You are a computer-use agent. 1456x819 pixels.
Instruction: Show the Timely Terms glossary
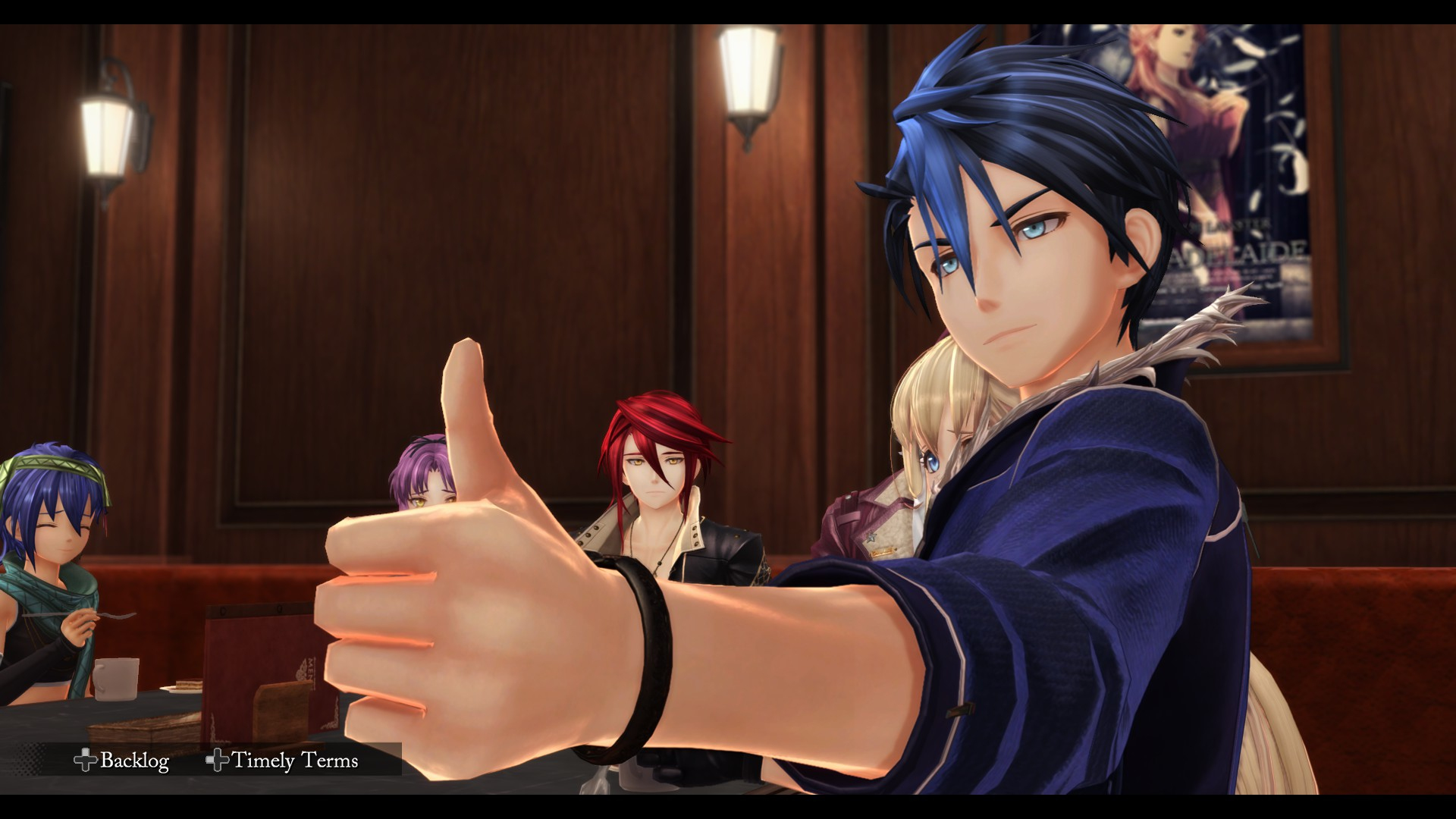[x=282, y=760]
